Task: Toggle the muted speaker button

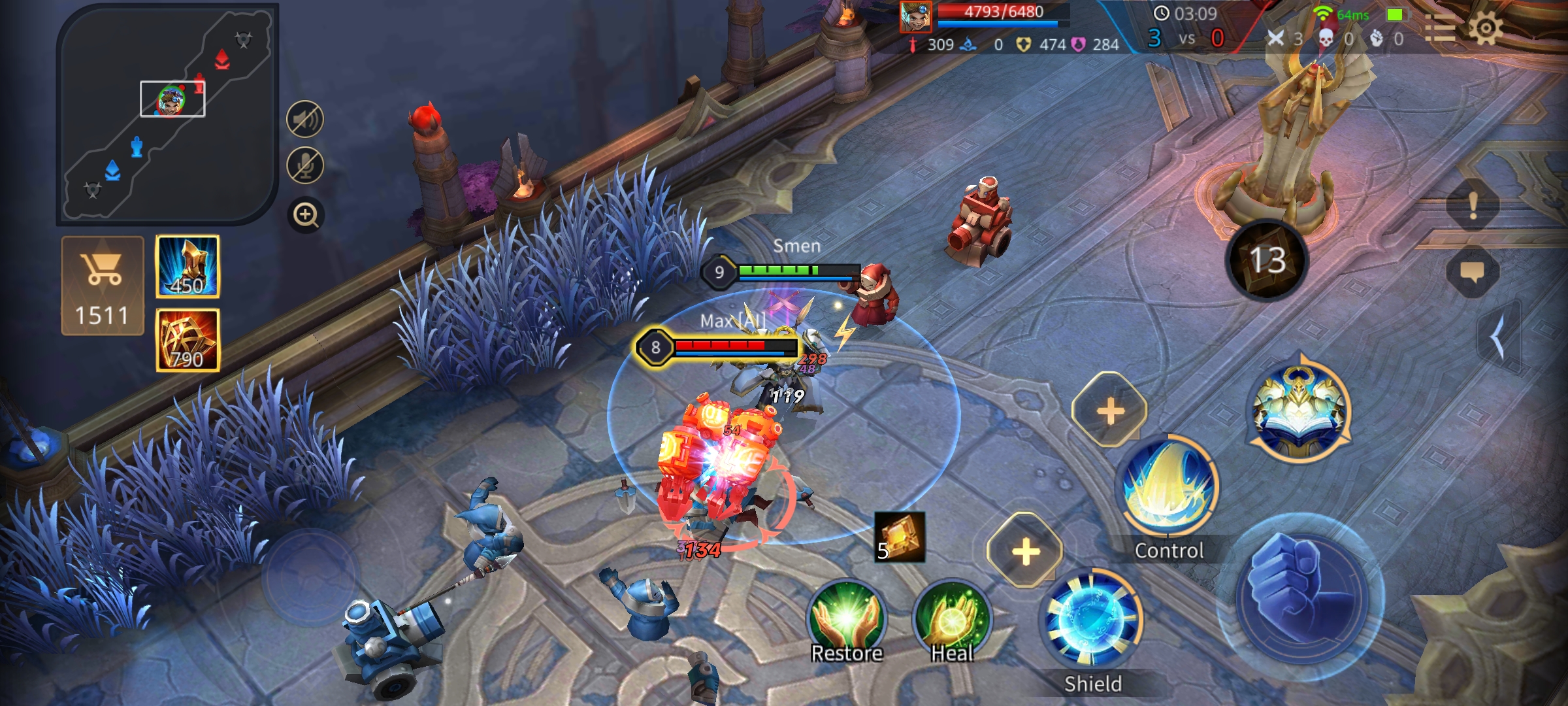Action: coord(305,119)
